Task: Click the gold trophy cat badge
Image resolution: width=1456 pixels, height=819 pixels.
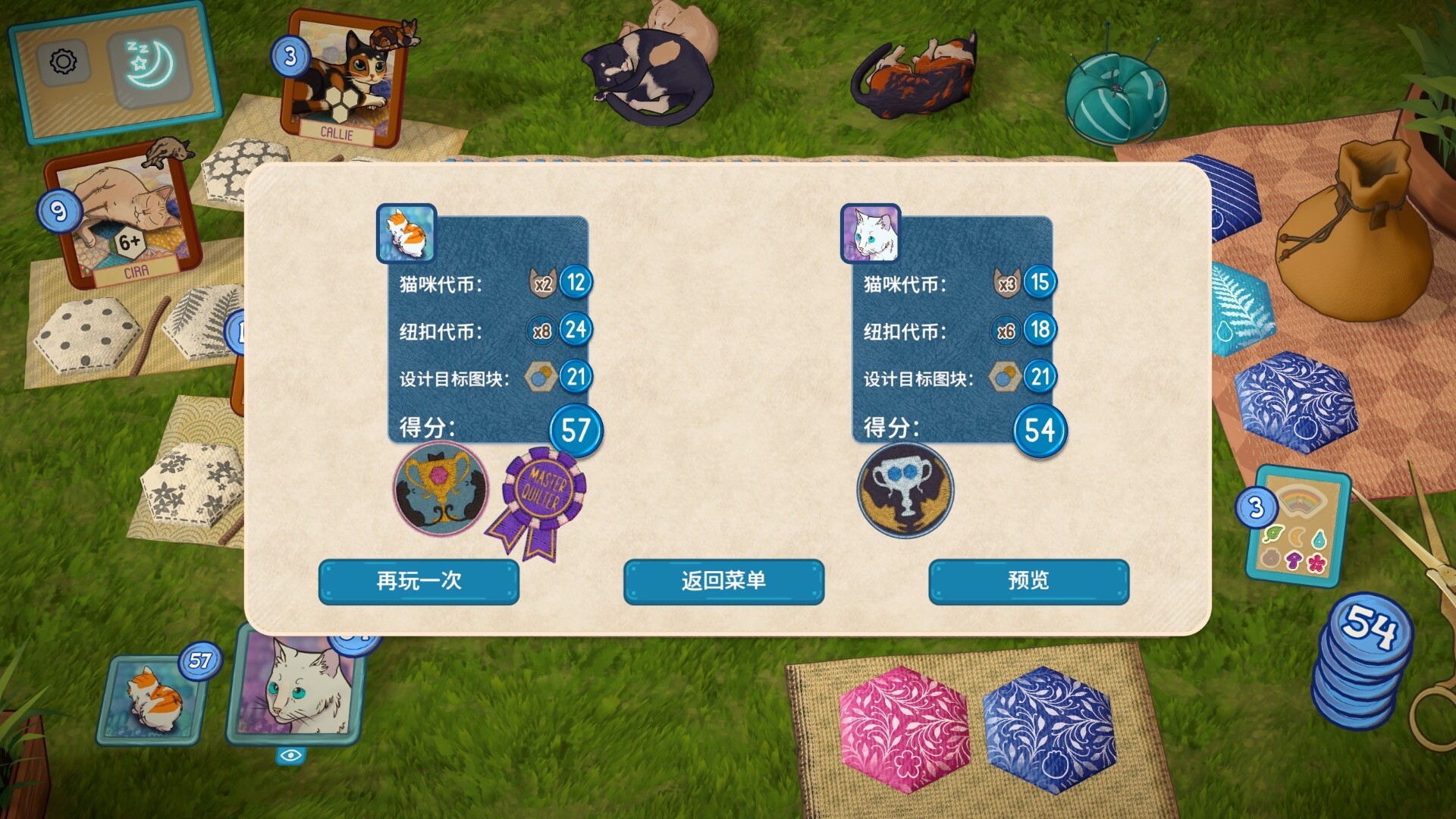Action: tap(441, 489)
